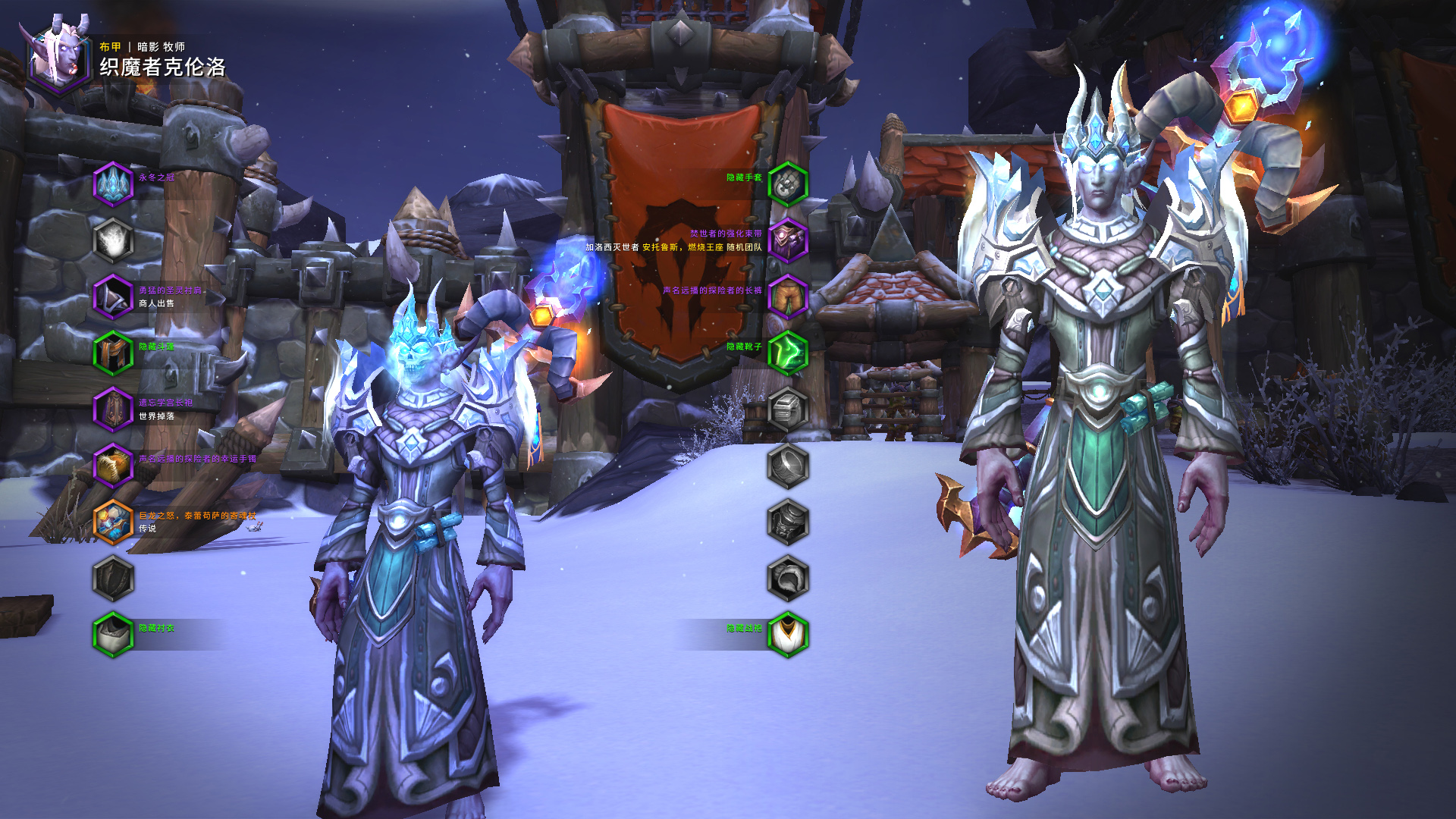
Task: Click the legendary 巨龙之怒 staff slot
Action: click(x=113, y=522)
